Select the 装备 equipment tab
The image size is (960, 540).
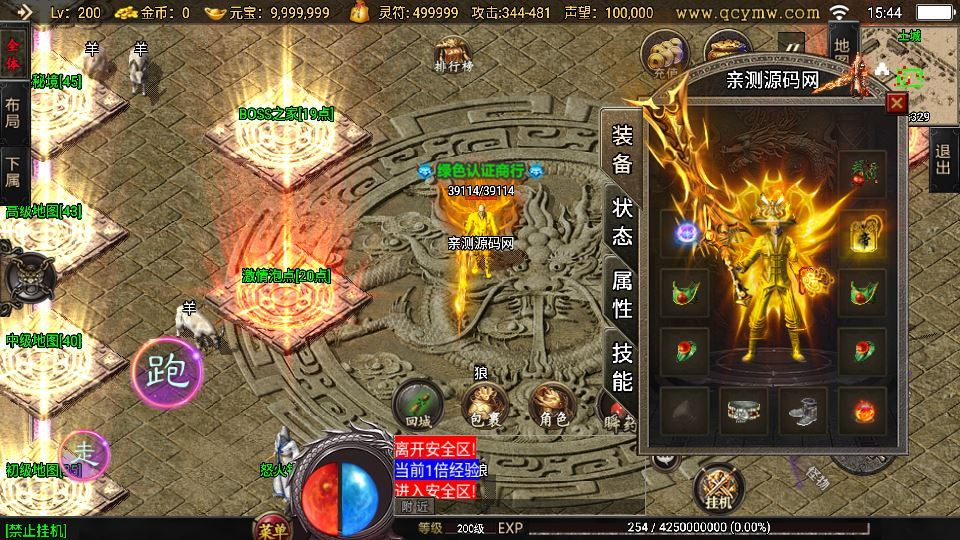tap(622, 150)
